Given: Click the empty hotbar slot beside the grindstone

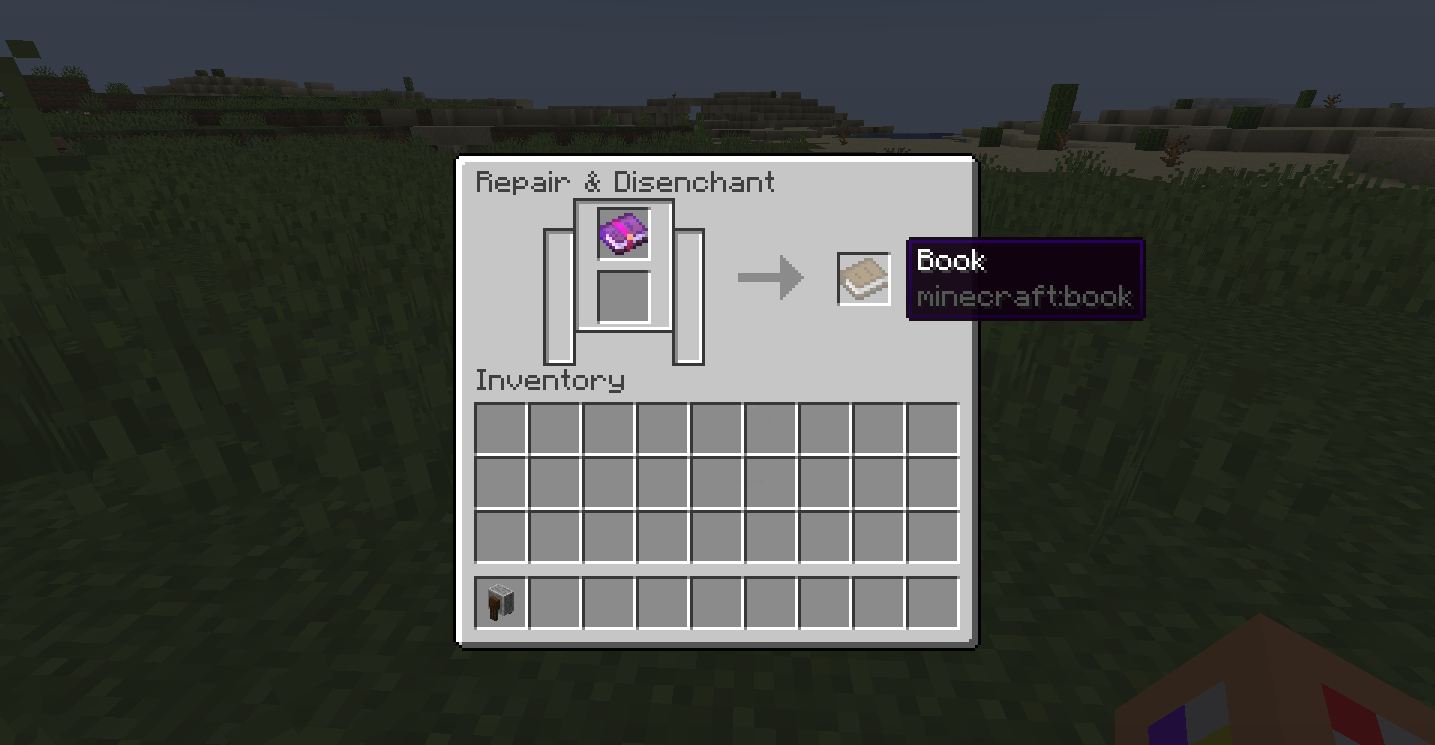Looking at the screenshot, I should (x=555, y=600).
